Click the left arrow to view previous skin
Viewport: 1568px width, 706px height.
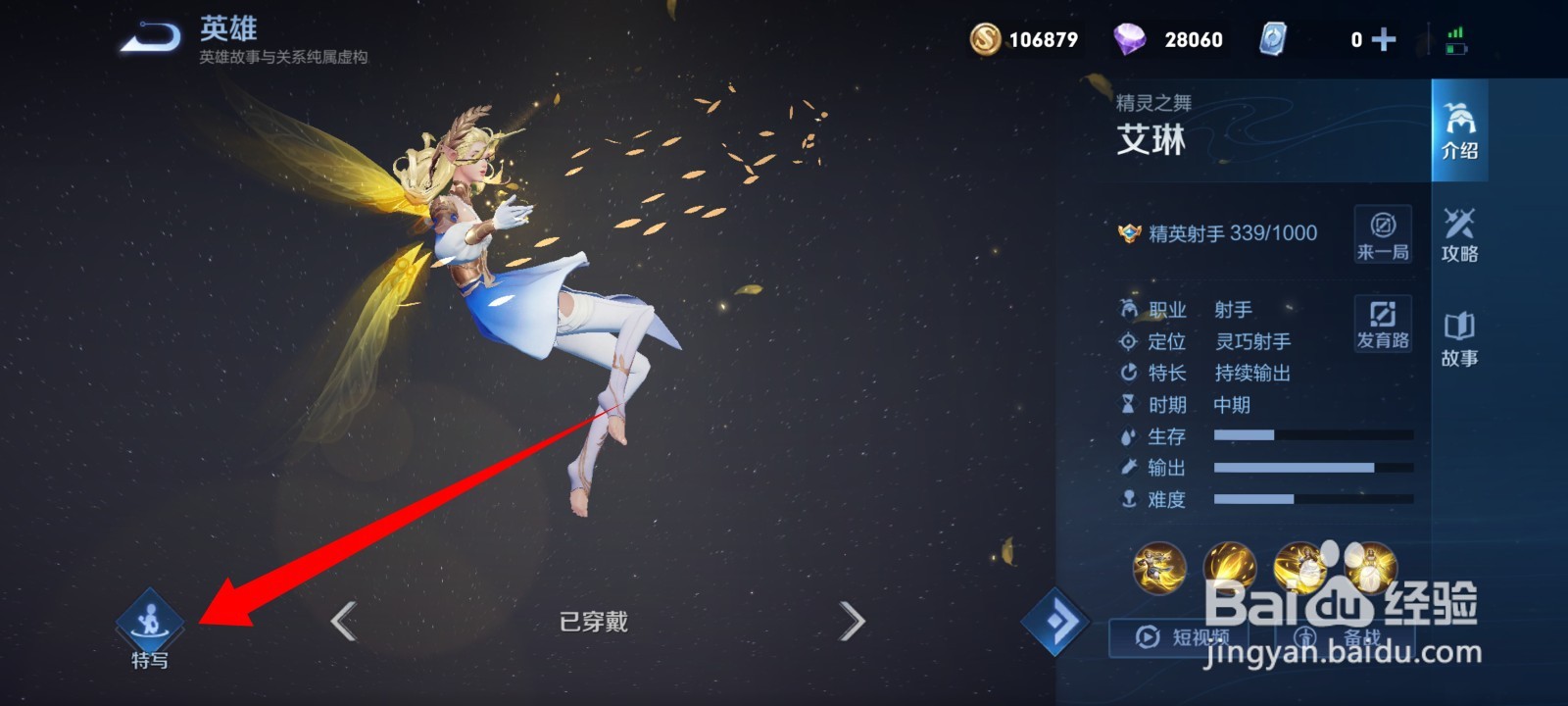coord(345,621)
